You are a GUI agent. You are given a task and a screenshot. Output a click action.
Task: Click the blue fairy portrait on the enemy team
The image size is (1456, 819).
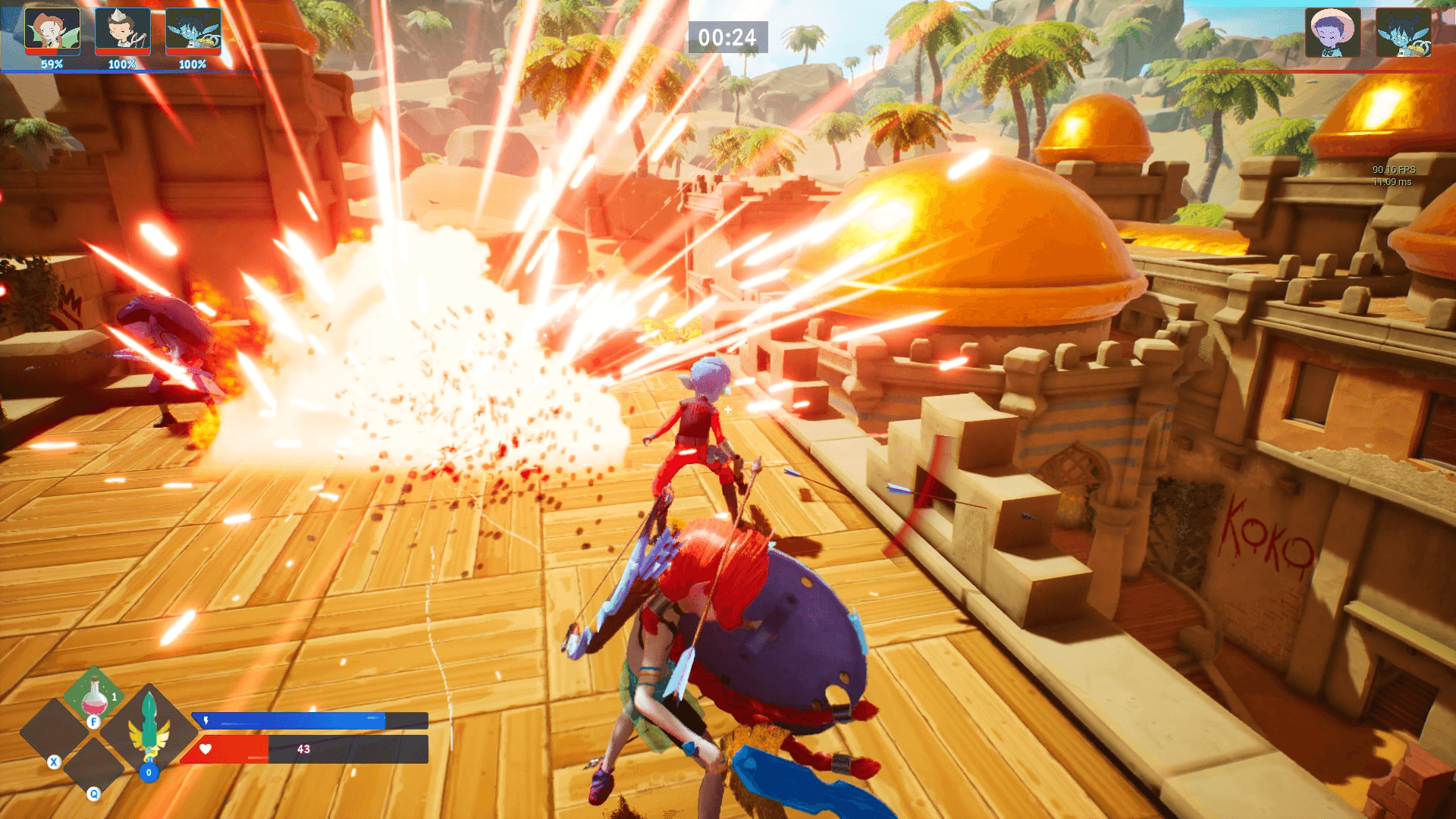point(1403,33)
